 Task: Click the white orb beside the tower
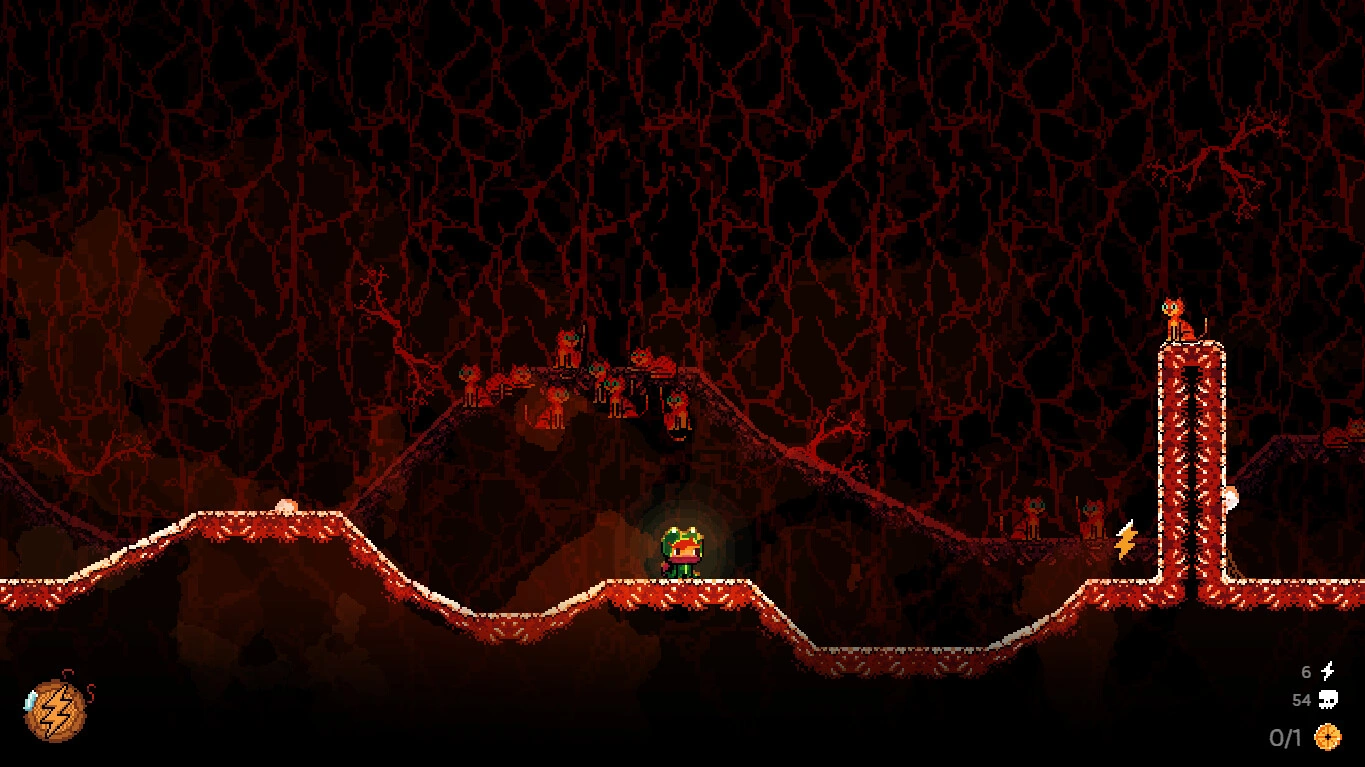1230,499
